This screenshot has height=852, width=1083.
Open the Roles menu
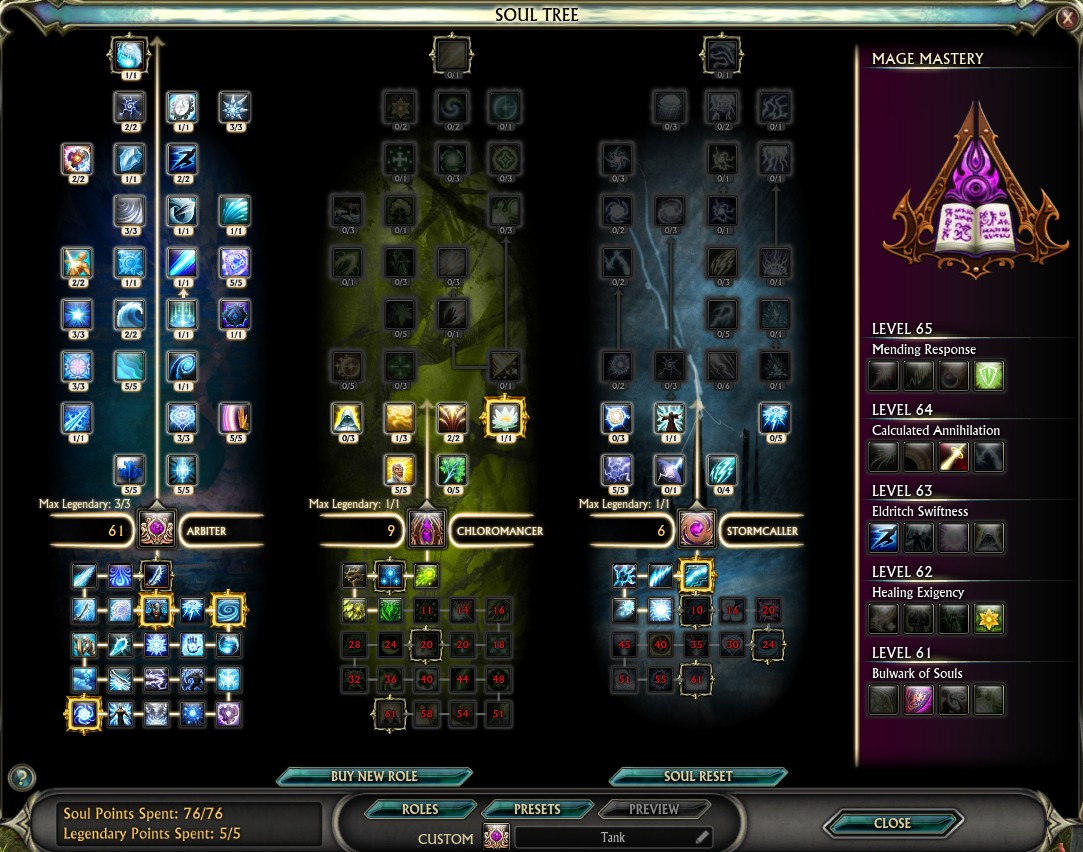click(420, 809)
